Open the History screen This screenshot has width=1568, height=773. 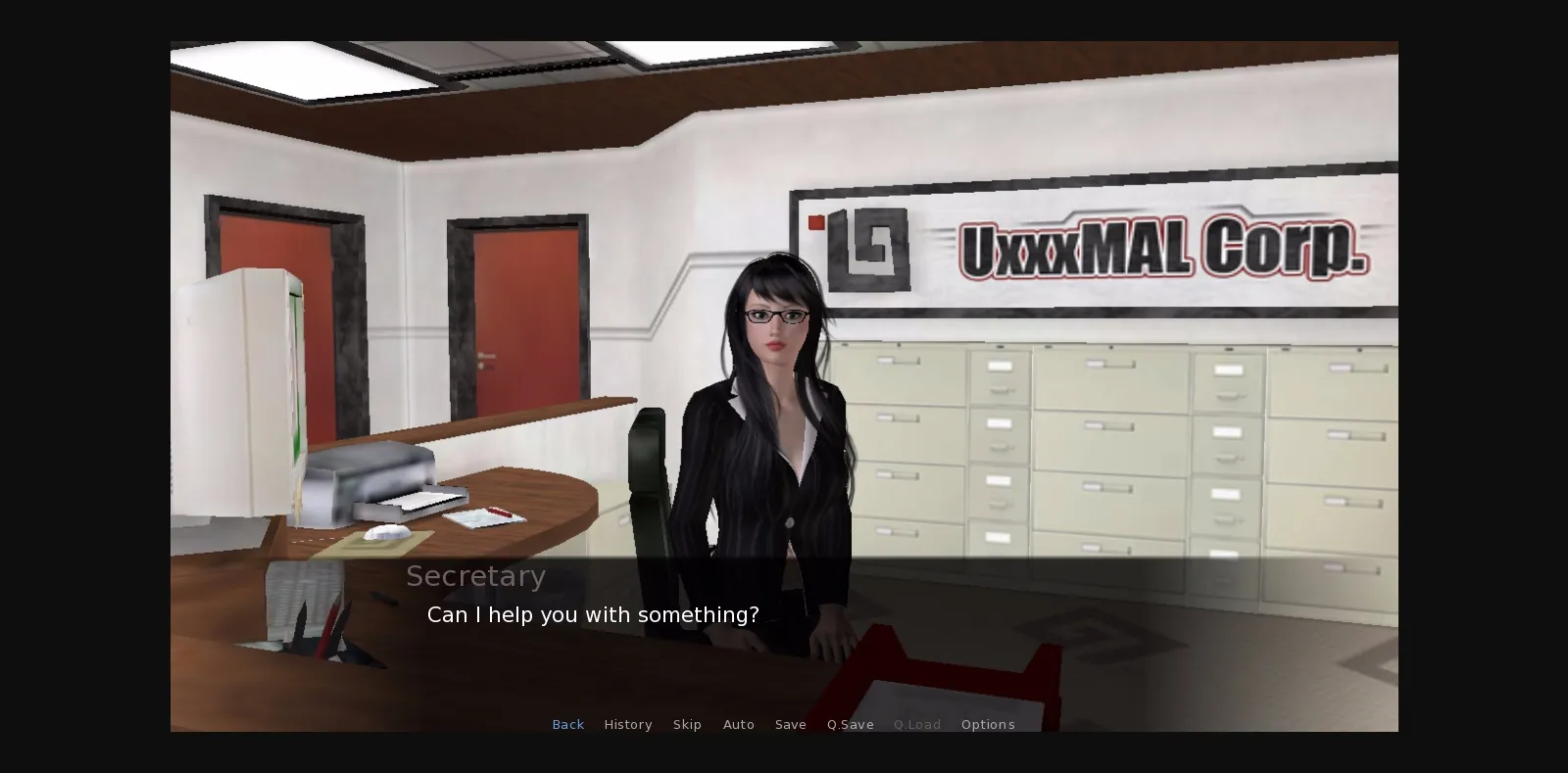(628, 724)
